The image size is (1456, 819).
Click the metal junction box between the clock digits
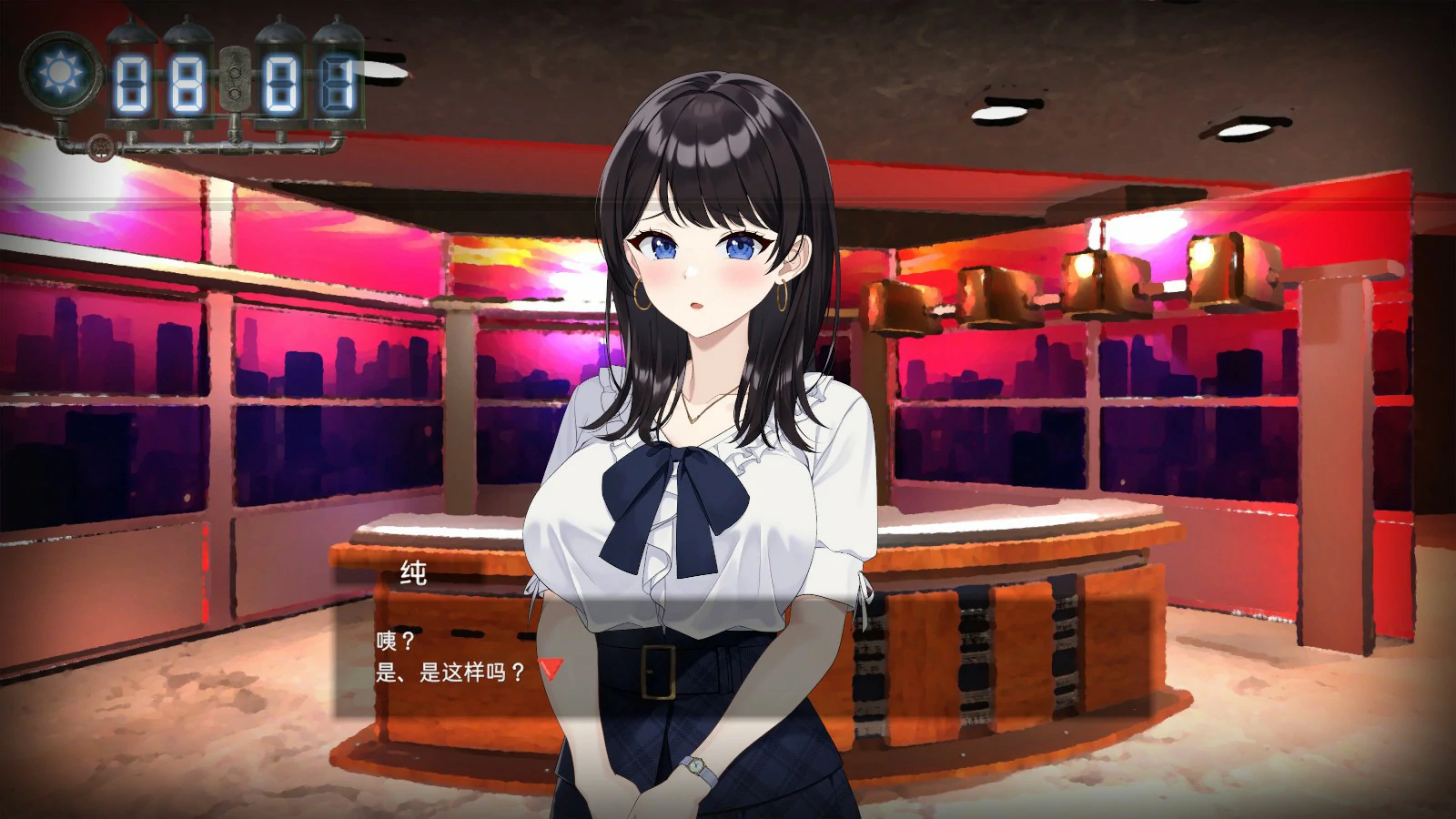pyautogui.click(x=235, y=79)
